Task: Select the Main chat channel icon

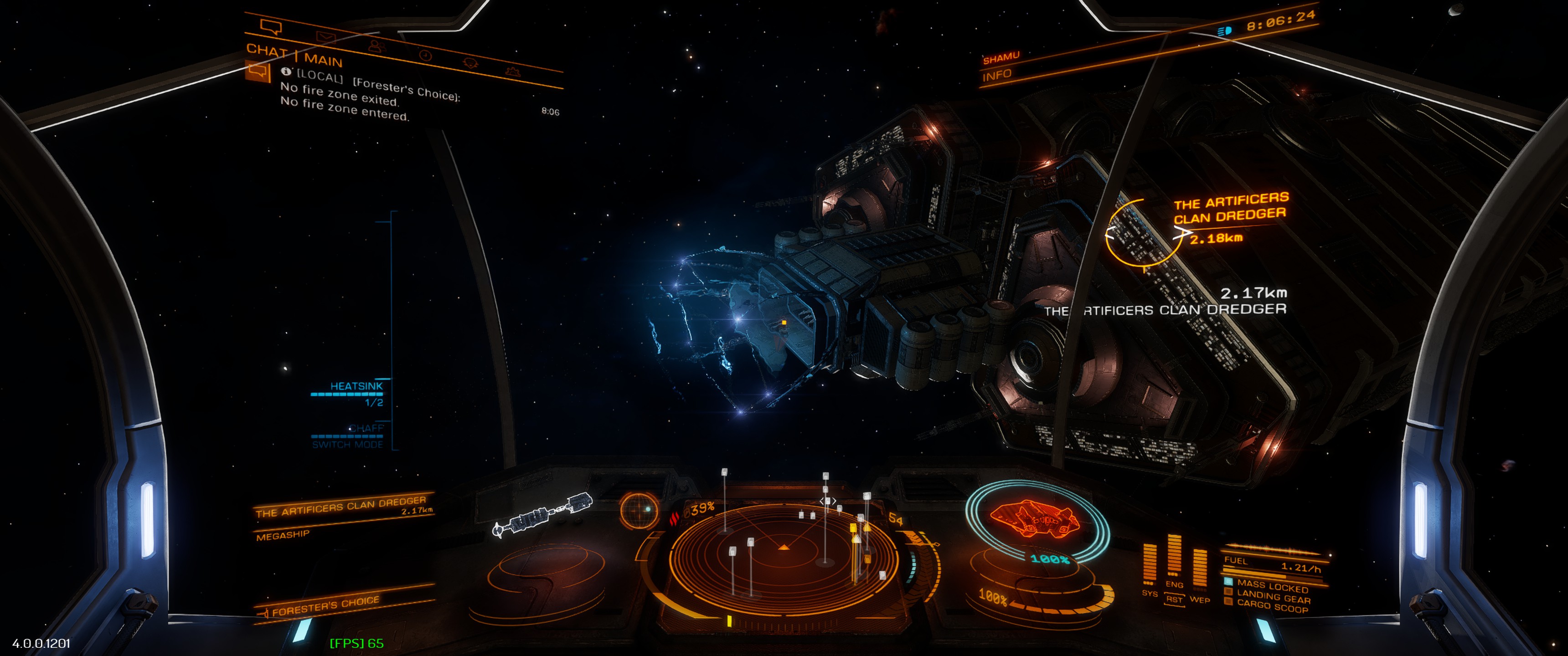Action: coord(258,72)
